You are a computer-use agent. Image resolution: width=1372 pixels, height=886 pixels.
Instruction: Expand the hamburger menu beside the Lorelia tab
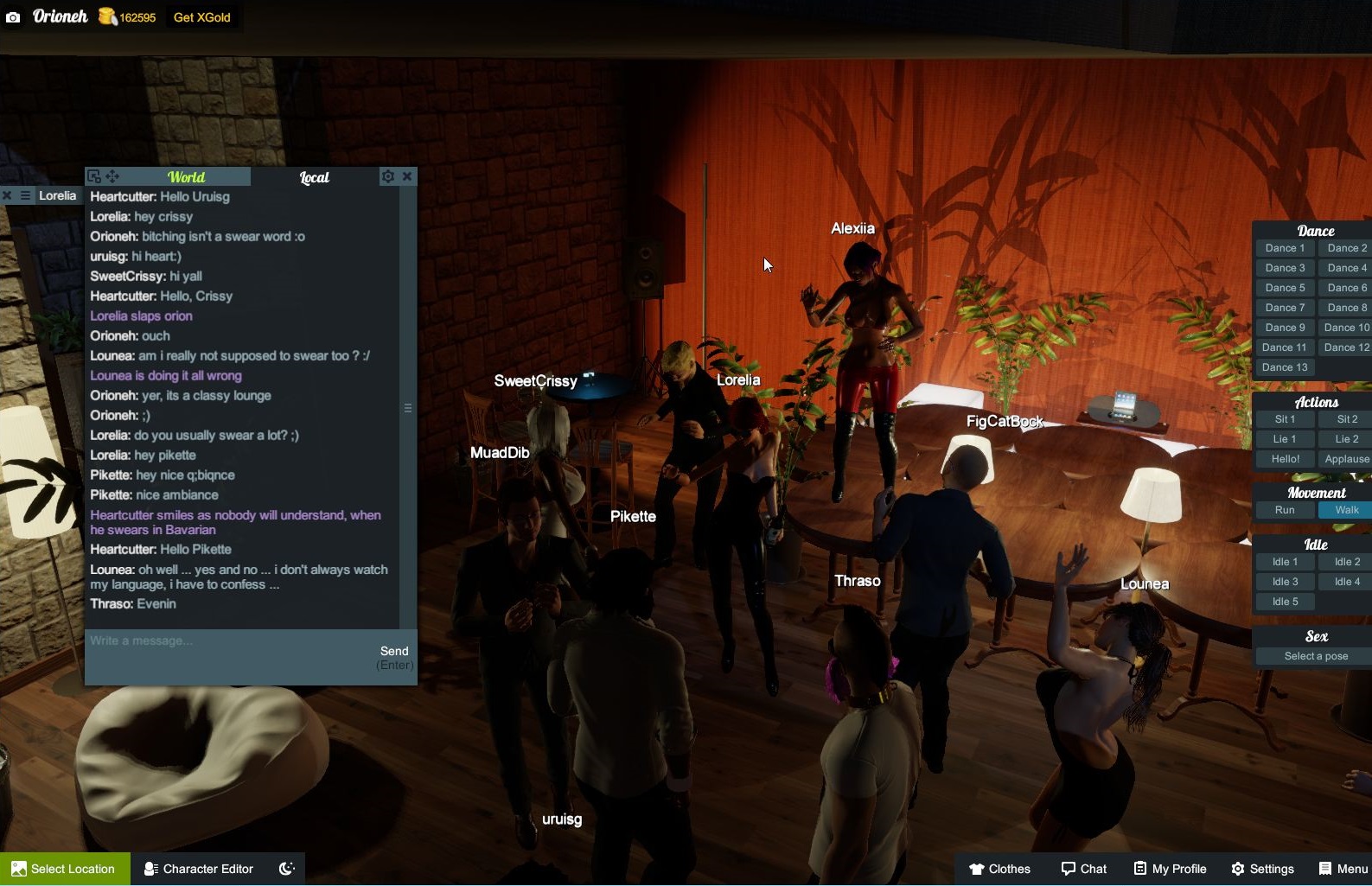tap(27, 195)
